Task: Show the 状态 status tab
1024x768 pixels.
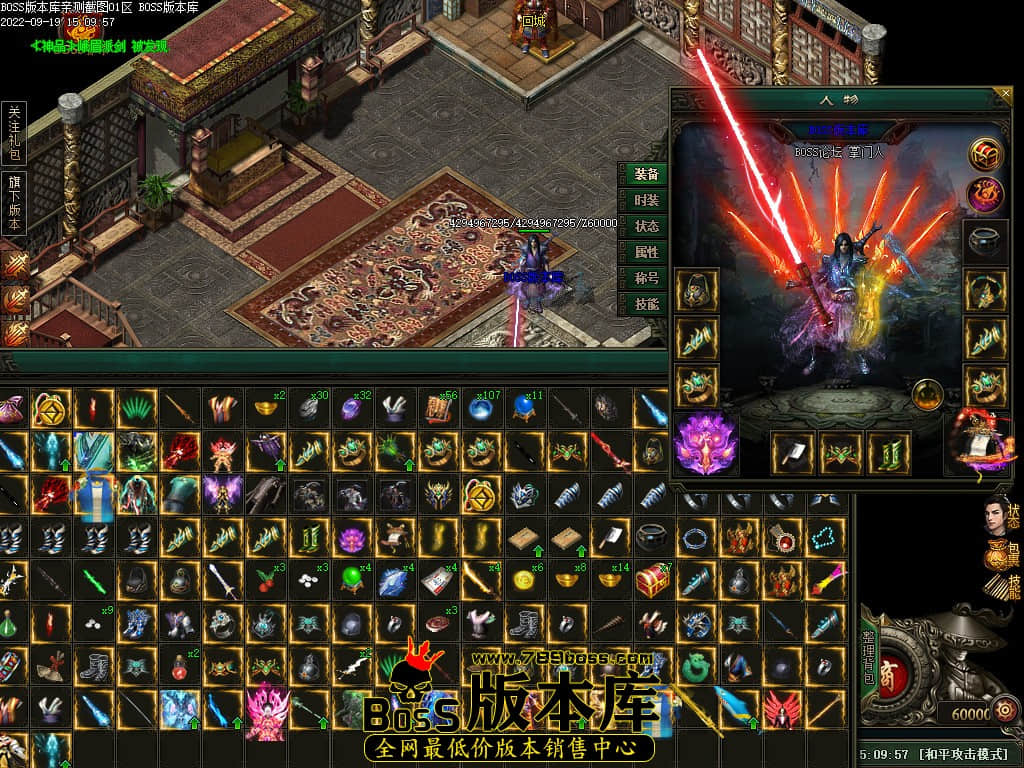Action: 646,226
